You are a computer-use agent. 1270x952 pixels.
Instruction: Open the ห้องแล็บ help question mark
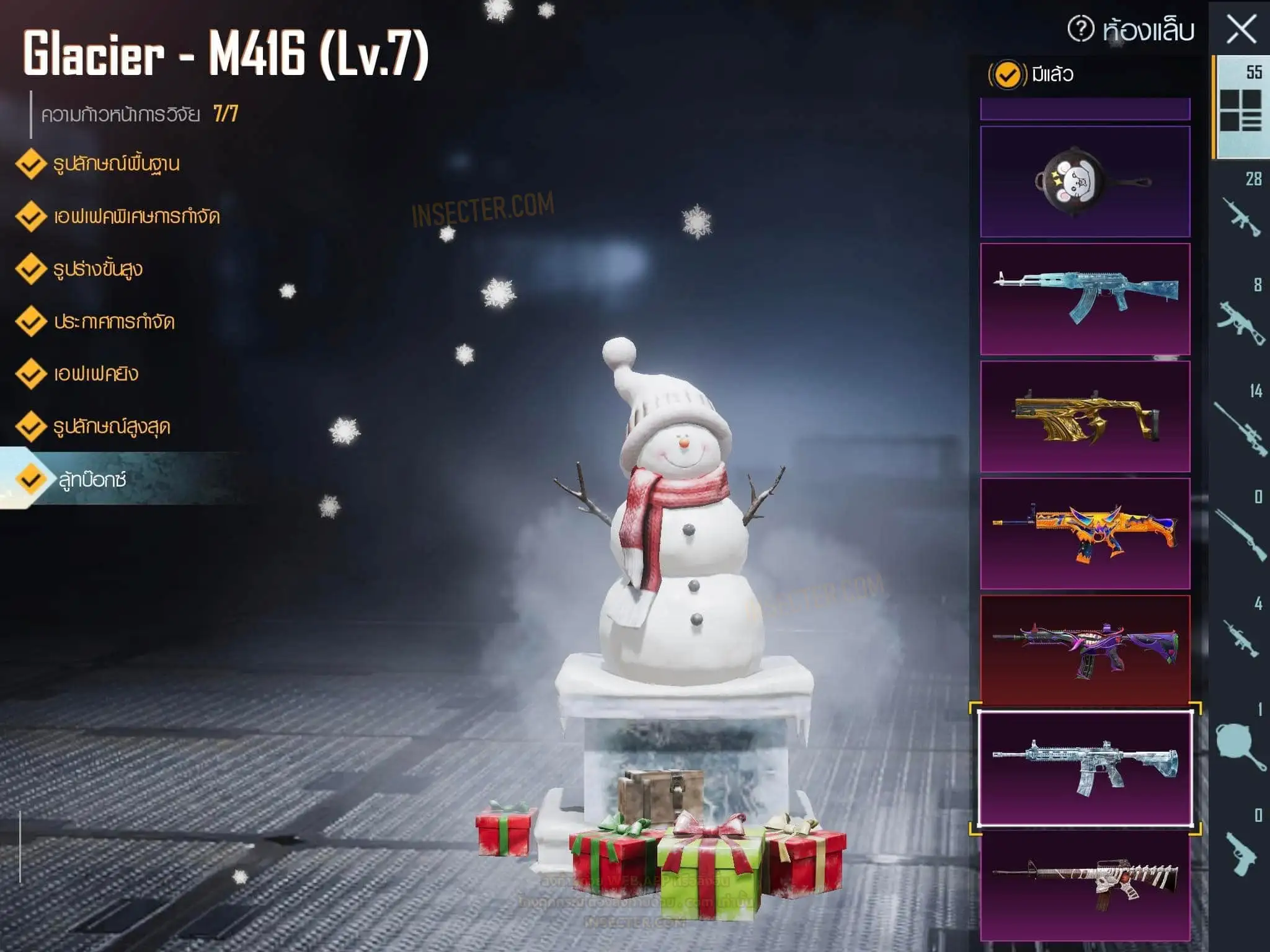tap(1081, 29)
